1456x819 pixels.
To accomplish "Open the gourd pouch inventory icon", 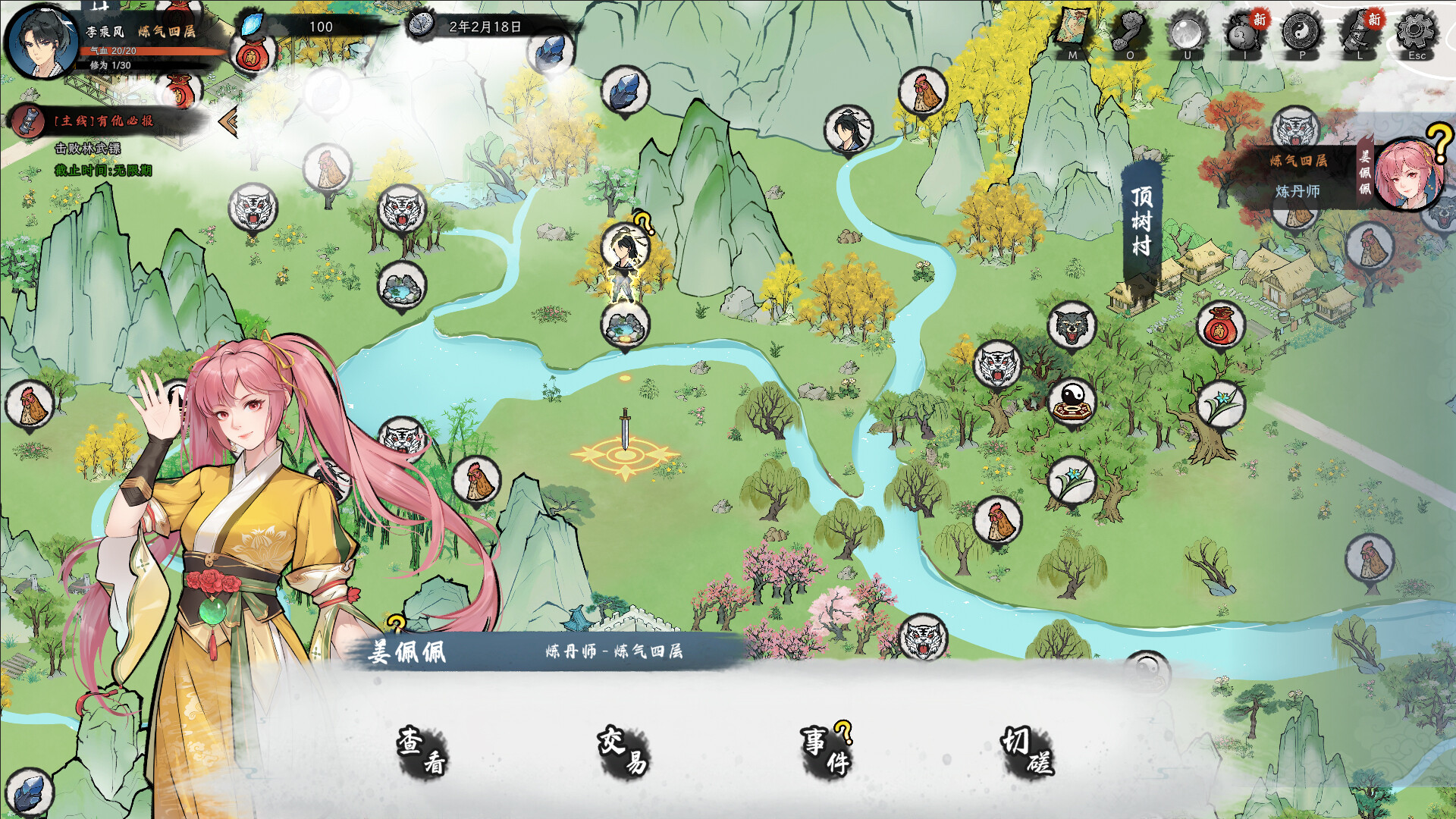I will coord(1244,32).
